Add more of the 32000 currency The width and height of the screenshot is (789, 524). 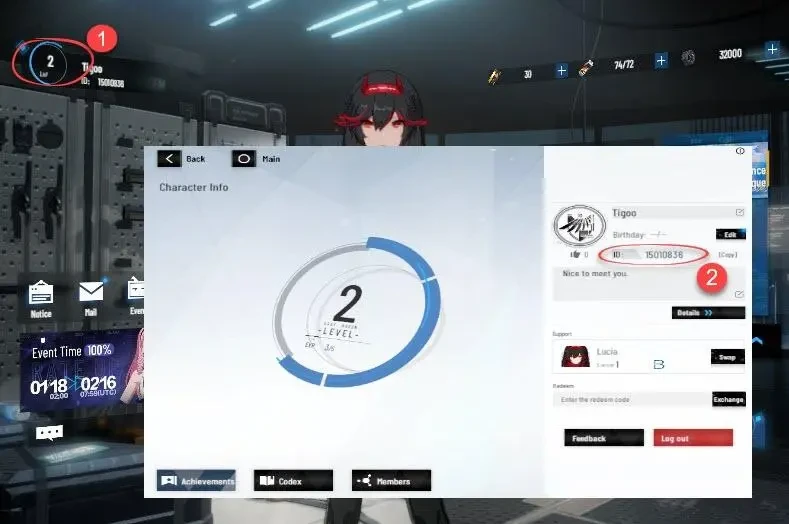tap(772, 49)
